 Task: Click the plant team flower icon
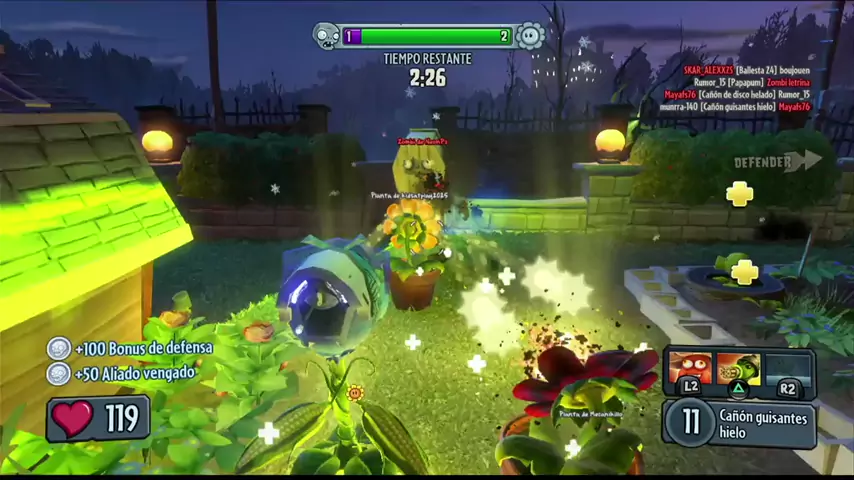tap(530, 37)
